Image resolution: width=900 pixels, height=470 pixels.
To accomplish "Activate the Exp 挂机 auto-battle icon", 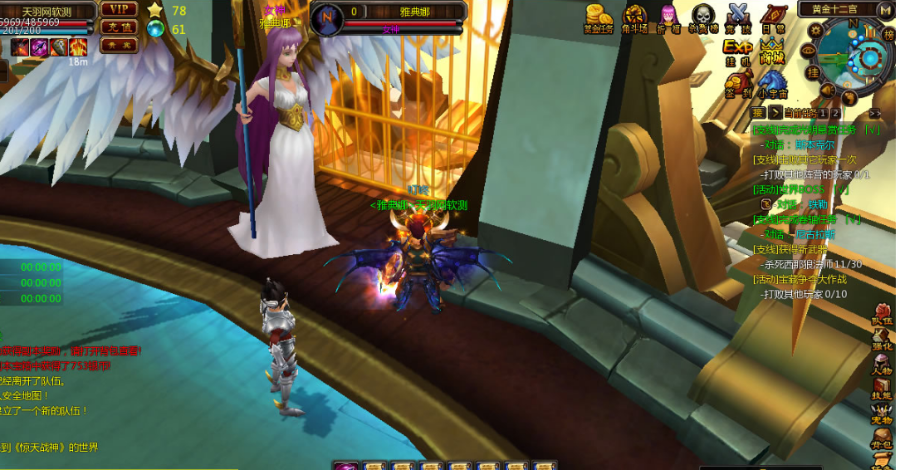I will (738, 50).
